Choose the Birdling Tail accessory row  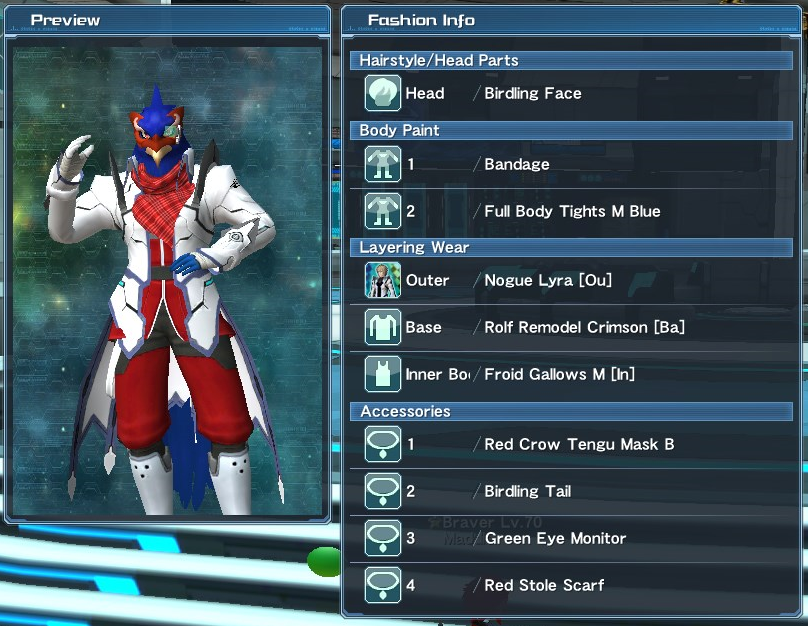point(571,491)
